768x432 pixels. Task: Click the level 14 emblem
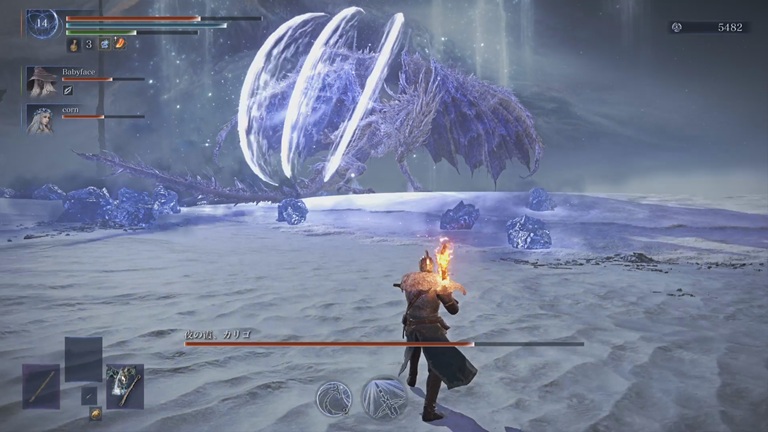[x=42, y=23]
